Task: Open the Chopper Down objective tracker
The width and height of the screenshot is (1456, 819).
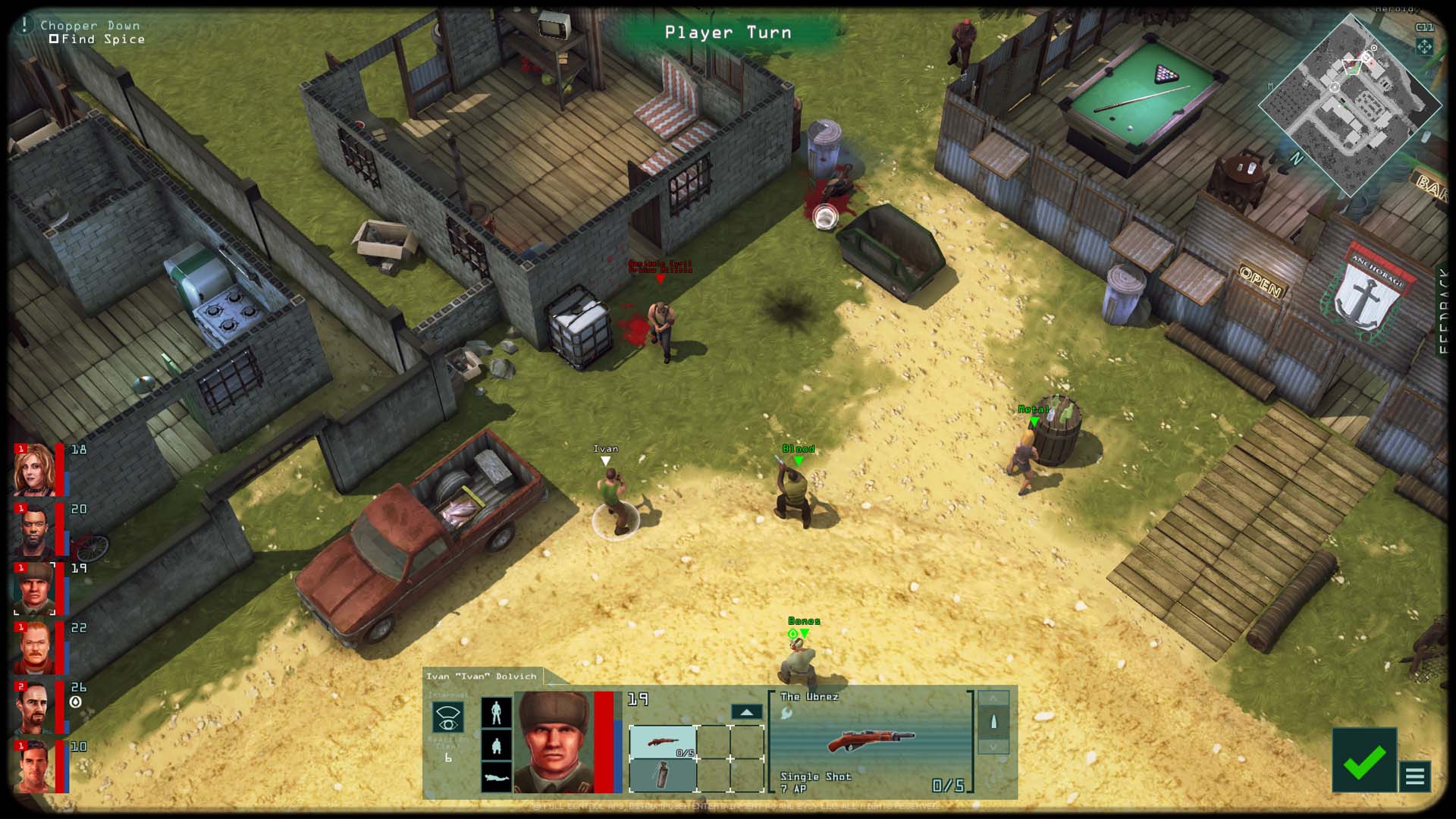Action: pyautogui.click(x=89, y=26)
